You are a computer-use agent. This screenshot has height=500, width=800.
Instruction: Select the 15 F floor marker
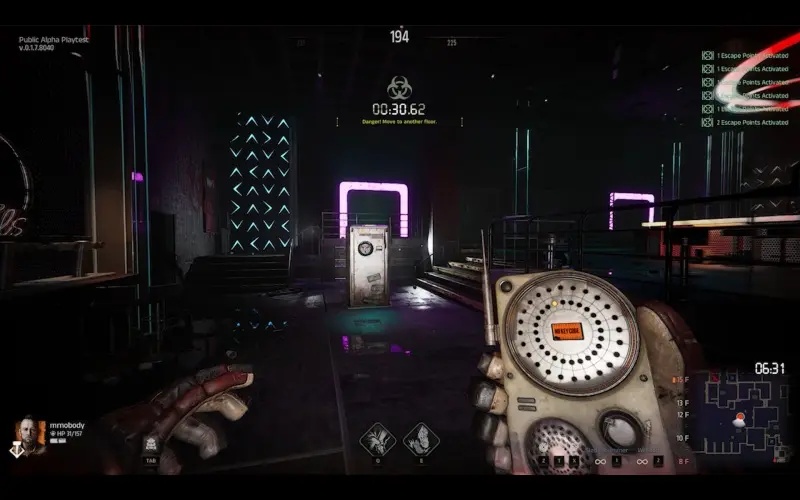pyautogui.click(x=683, y=381)
